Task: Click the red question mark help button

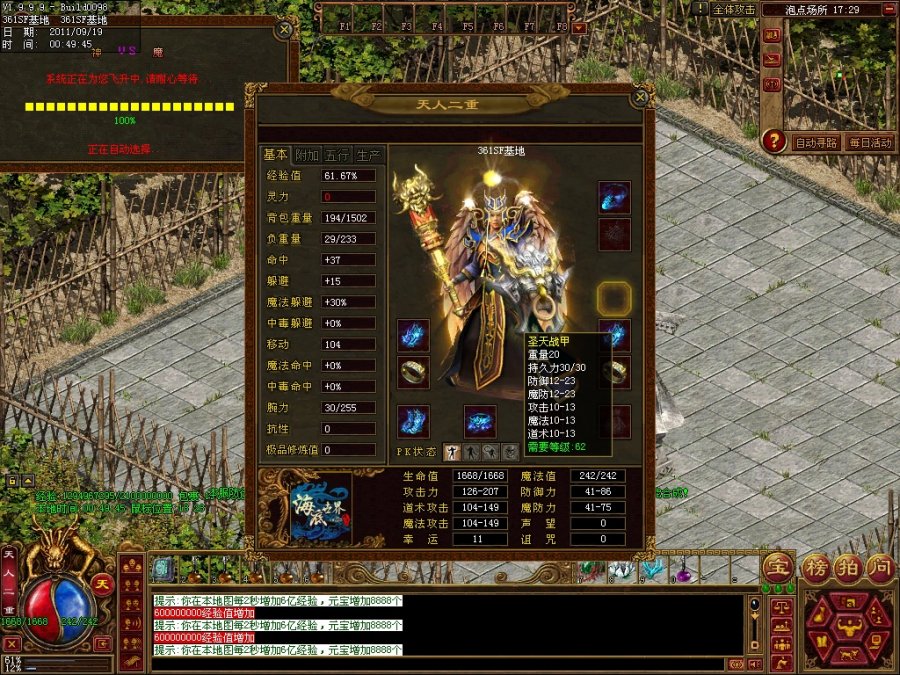Action: tap(773, 141)
